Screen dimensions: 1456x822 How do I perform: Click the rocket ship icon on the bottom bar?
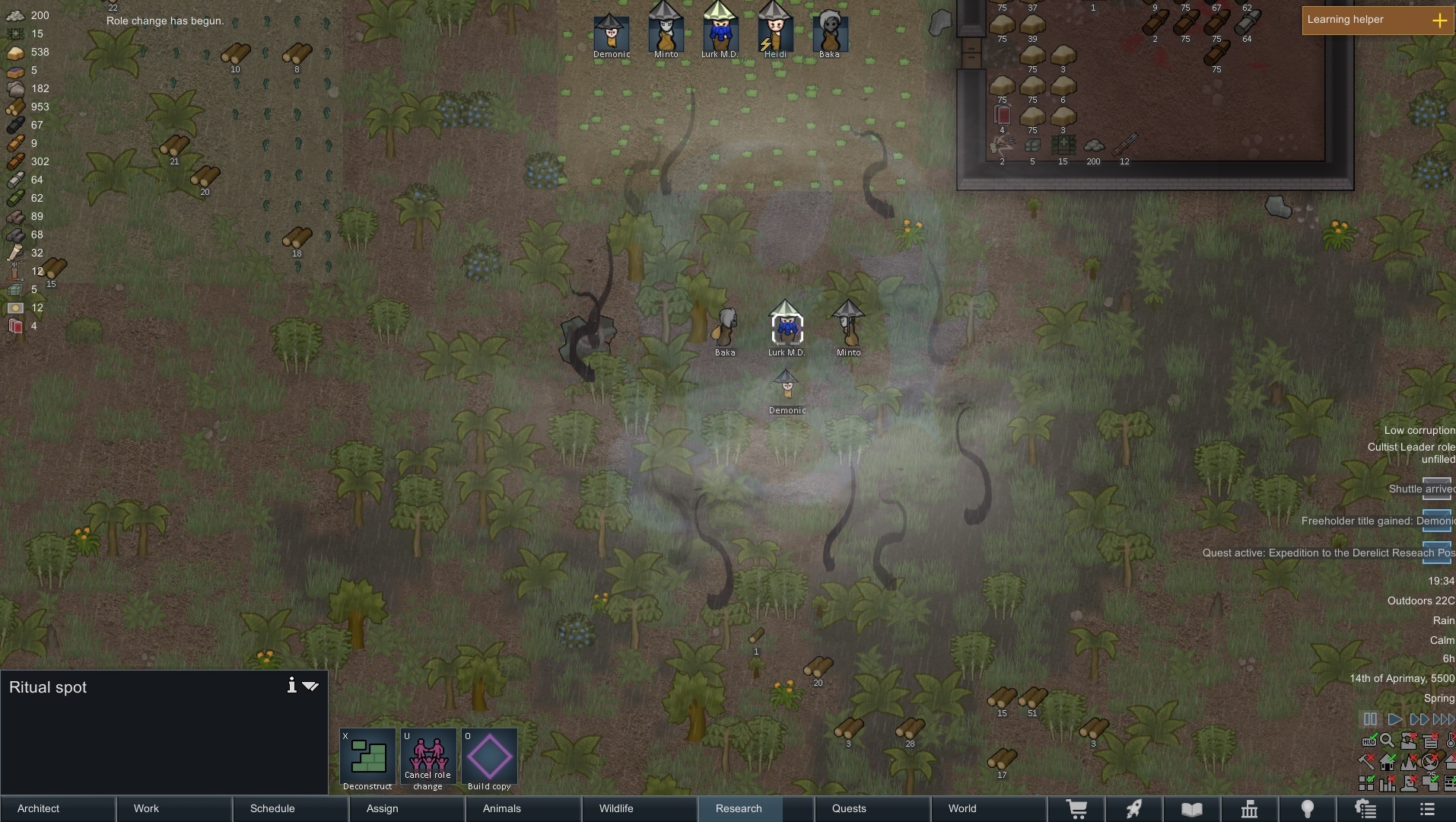click(1134, 808)
